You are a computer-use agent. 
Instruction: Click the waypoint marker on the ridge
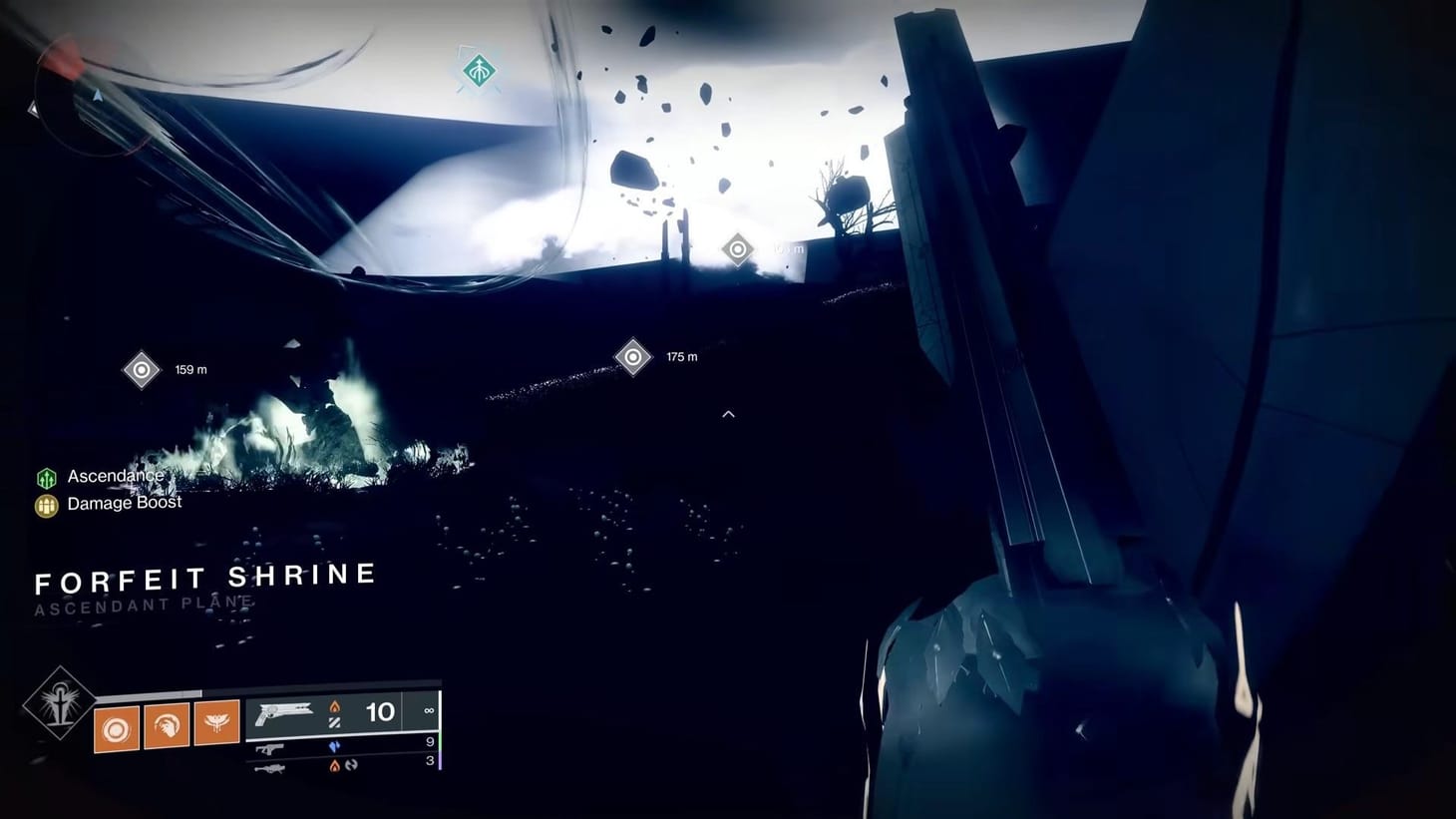tap(738, 247)
